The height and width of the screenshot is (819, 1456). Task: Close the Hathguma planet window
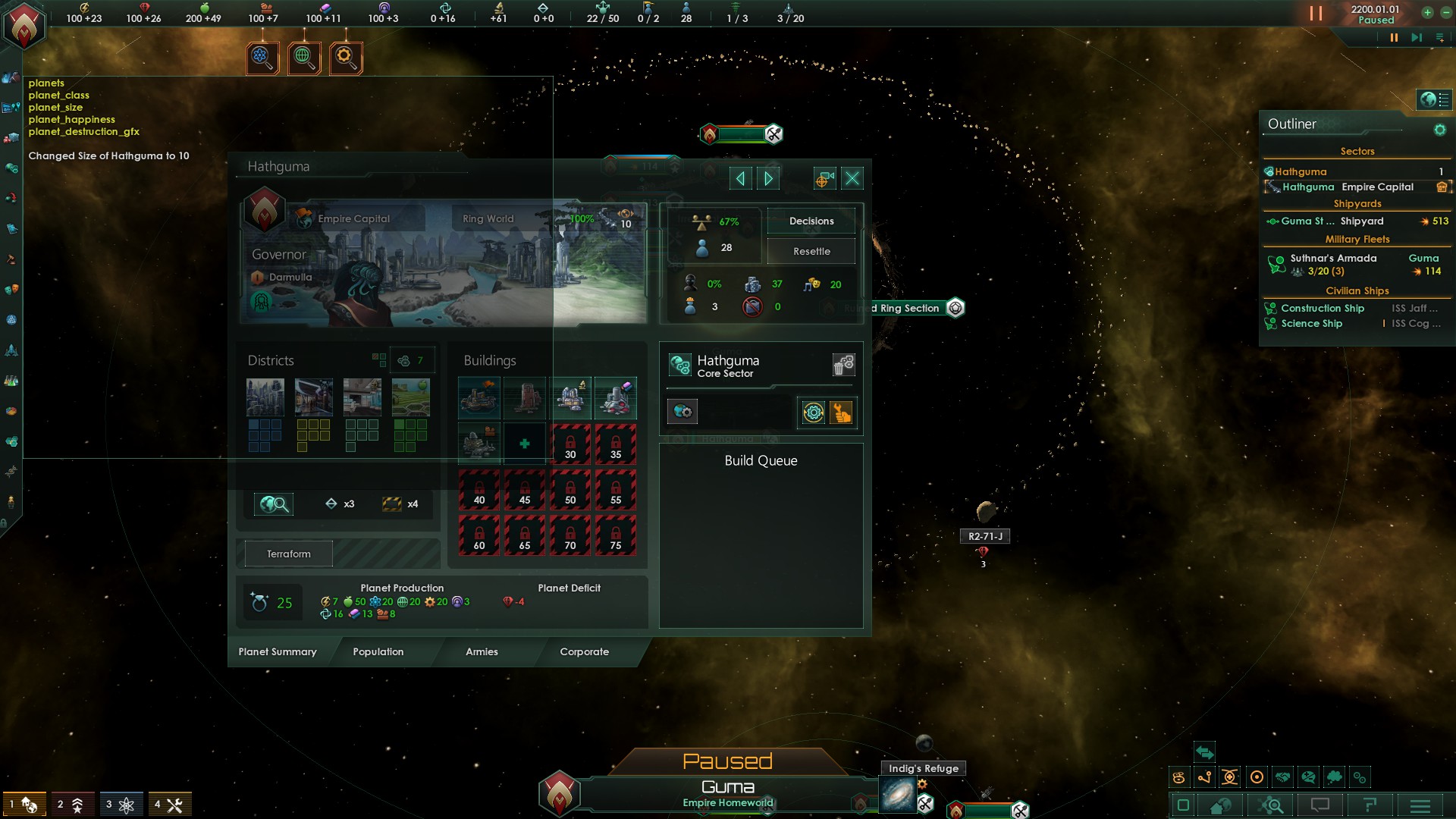[852, 178]
